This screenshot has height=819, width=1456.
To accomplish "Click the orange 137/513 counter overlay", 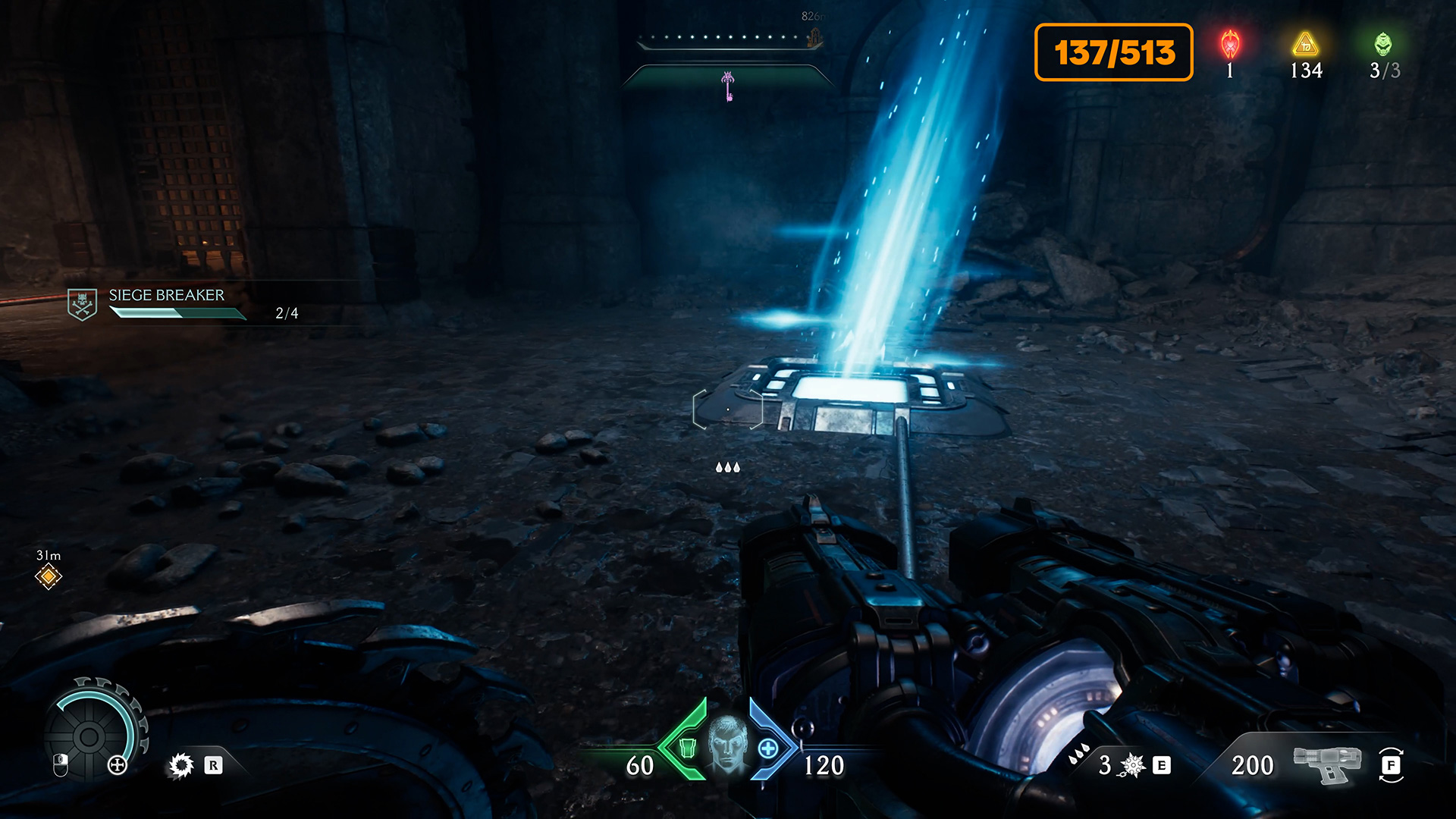I will (x=1113, y=52).
